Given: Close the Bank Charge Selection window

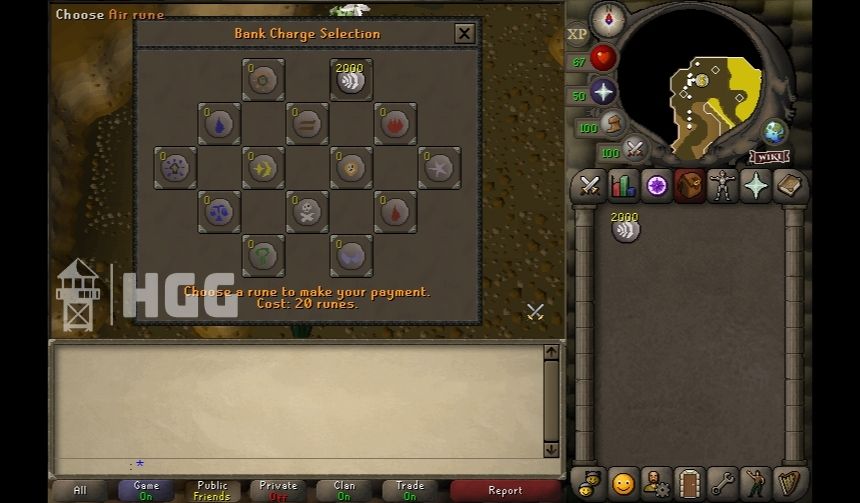Looking at the screenshot, I should 464,34.
